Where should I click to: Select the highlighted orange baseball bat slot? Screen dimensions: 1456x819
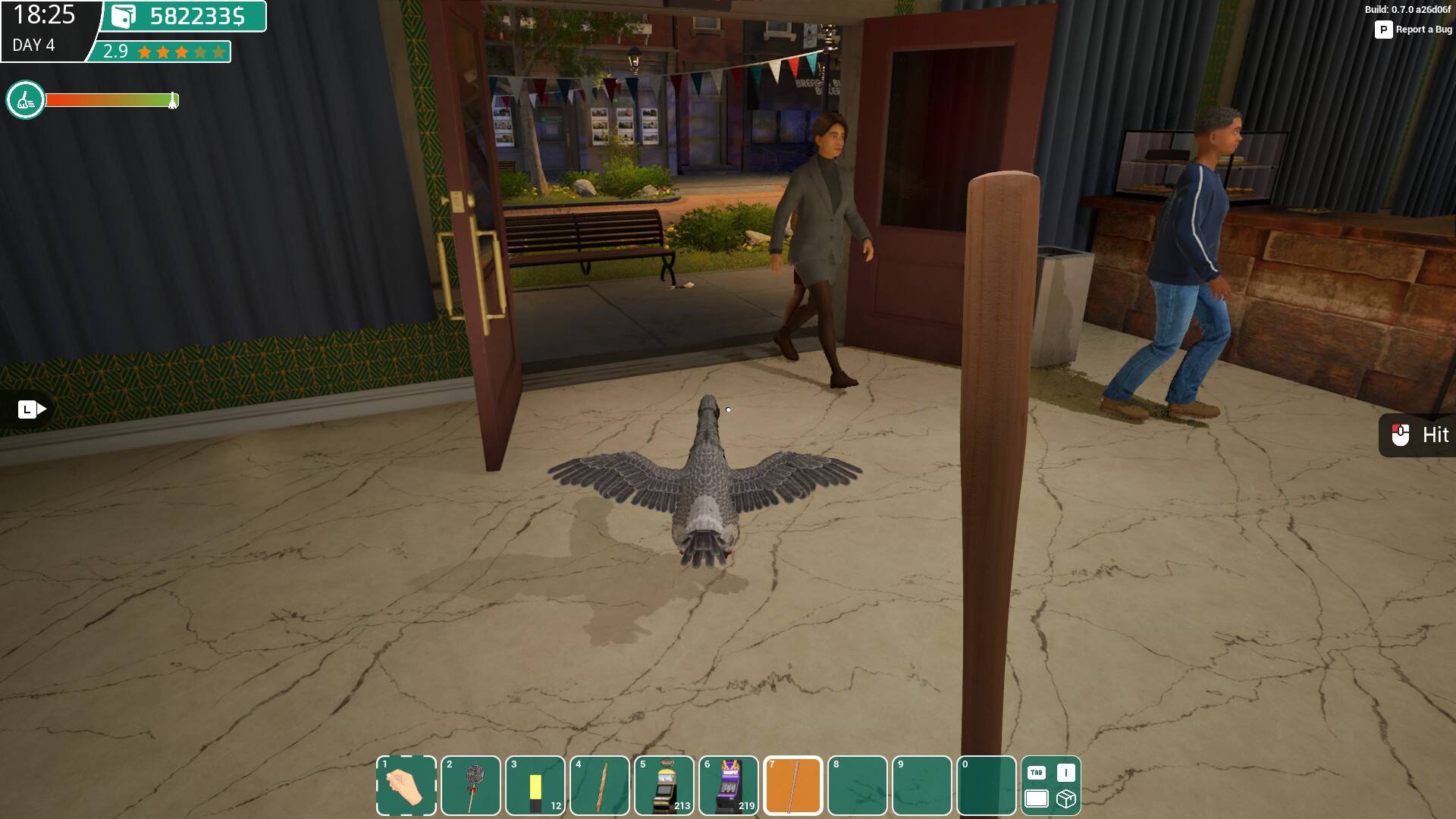pos(792,786)
